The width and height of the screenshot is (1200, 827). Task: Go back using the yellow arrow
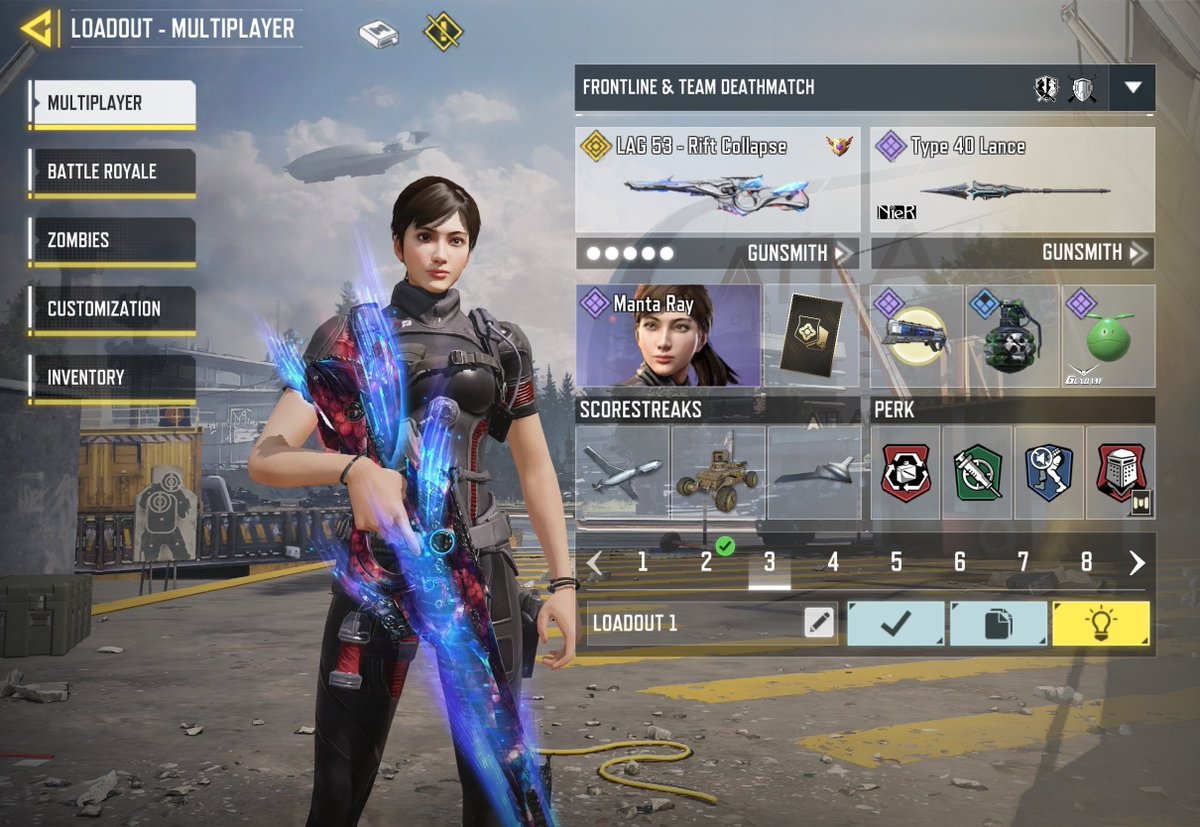click(37, 29)
